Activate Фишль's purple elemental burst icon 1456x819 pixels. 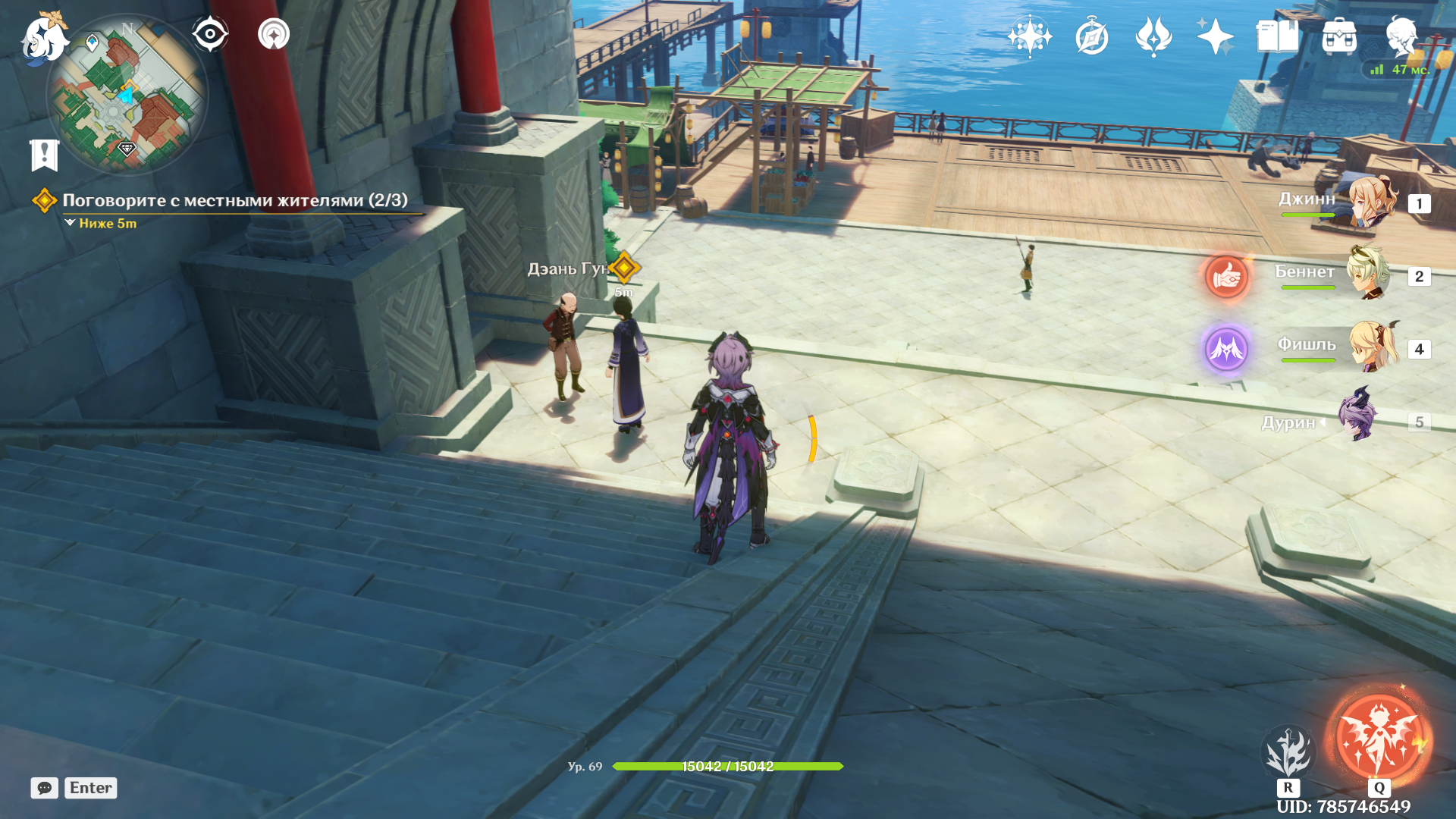click(x=1226, y=349)
